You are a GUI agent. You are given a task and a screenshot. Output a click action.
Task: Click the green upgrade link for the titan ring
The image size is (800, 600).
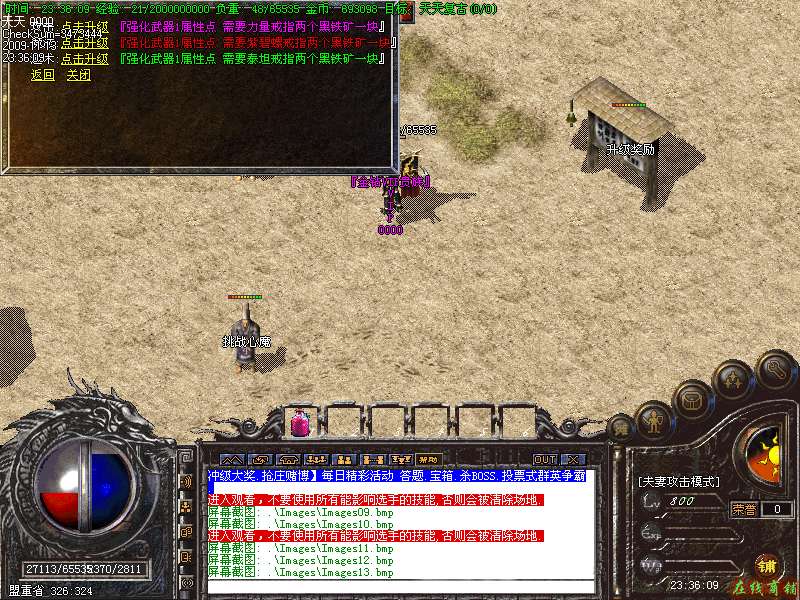[x=84, y=59]
